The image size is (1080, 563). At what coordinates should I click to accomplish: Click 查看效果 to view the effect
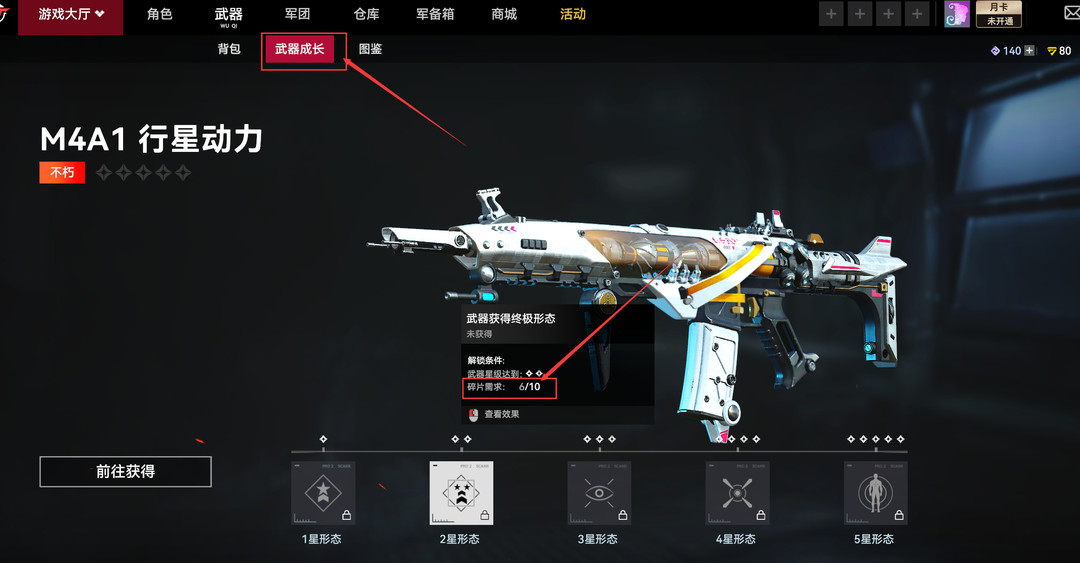click(x=501, y=414)
